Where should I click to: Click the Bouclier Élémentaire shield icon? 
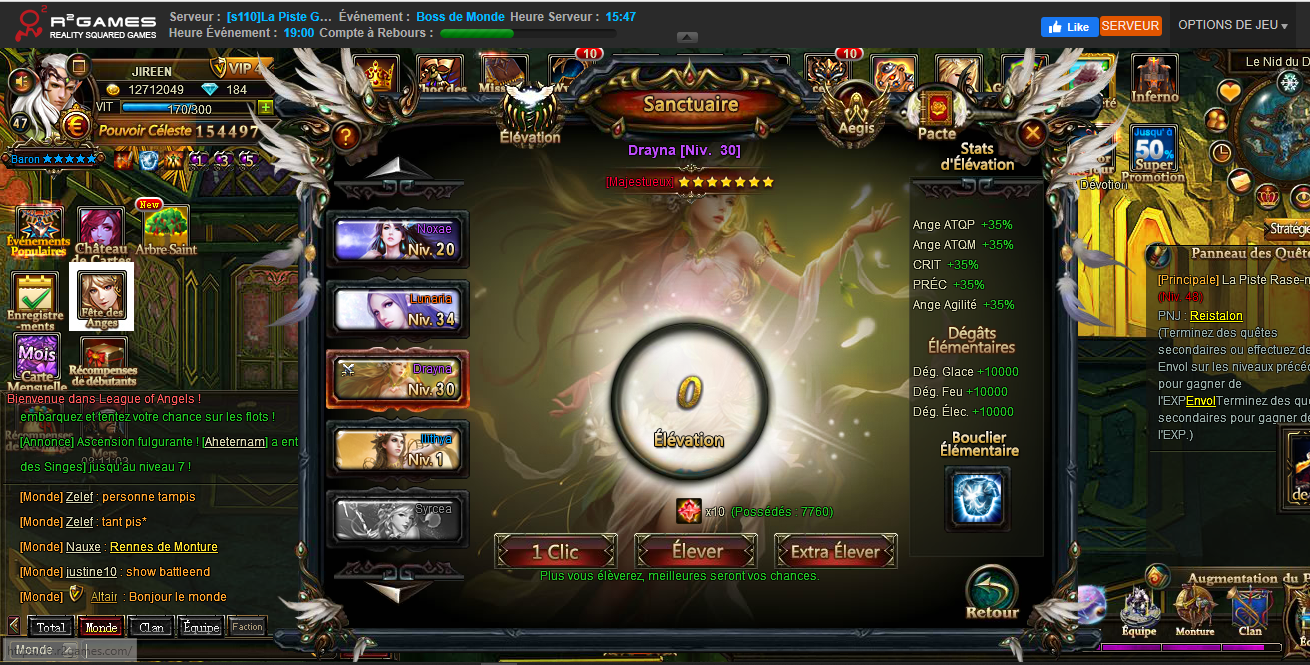(977, 497)
